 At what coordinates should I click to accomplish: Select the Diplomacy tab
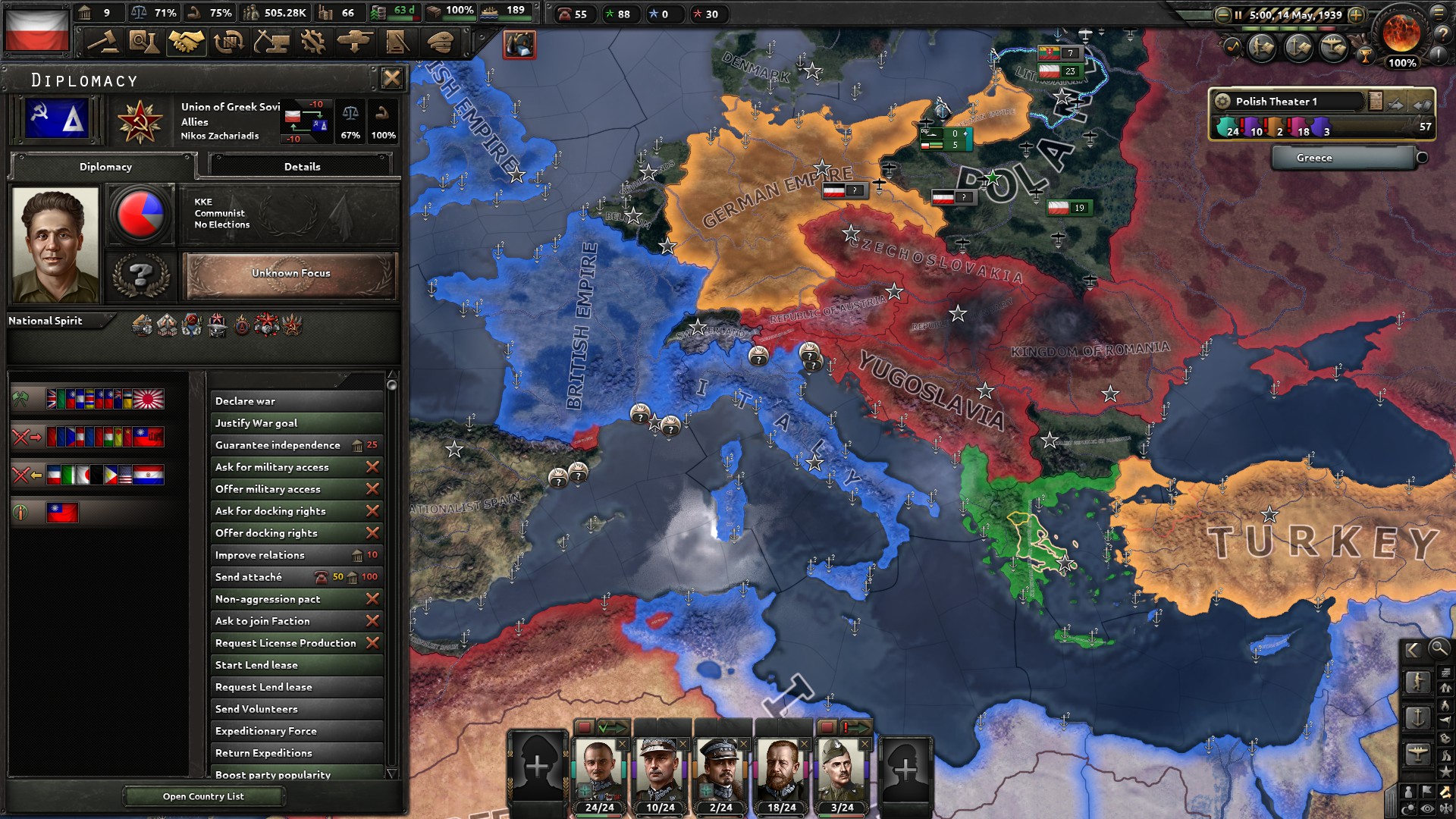point(105,167)
